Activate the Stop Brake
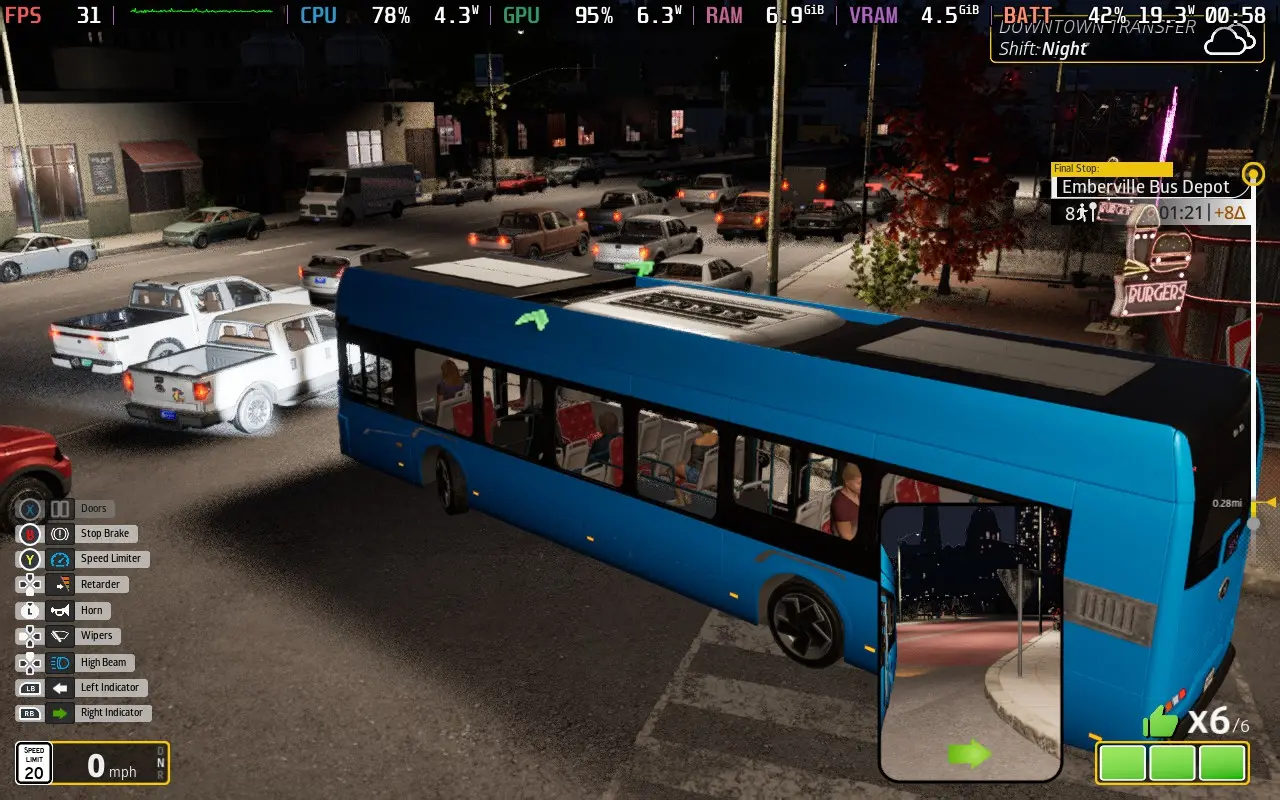 [x=103, y=533]
